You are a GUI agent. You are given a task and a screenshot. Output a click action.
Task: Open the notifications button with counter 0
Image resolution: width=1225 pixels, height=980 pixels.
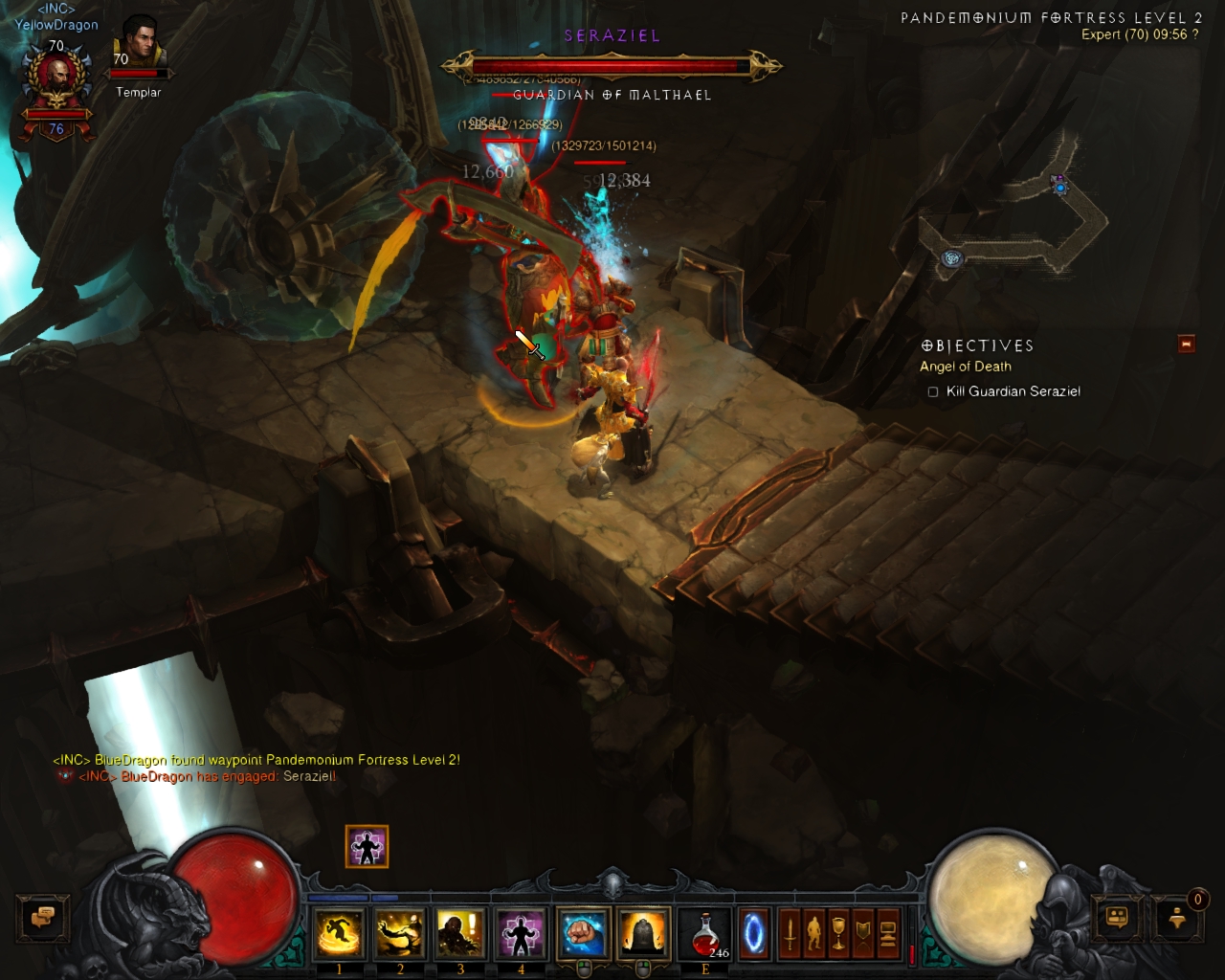pos(1178,918)
